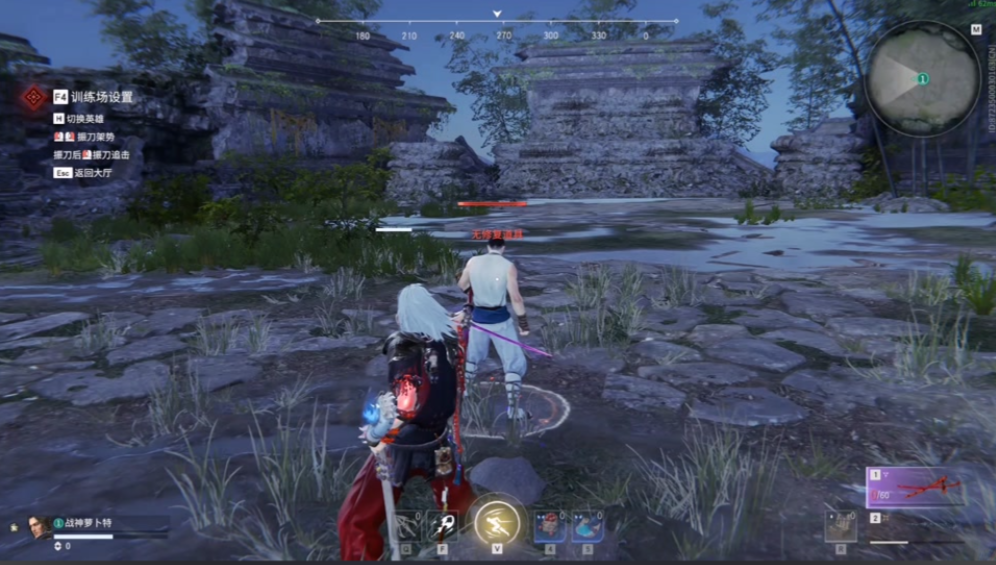Select the red training ground settings emblem
The width and height of the screenshot is (996, 565).
point(34,97)
